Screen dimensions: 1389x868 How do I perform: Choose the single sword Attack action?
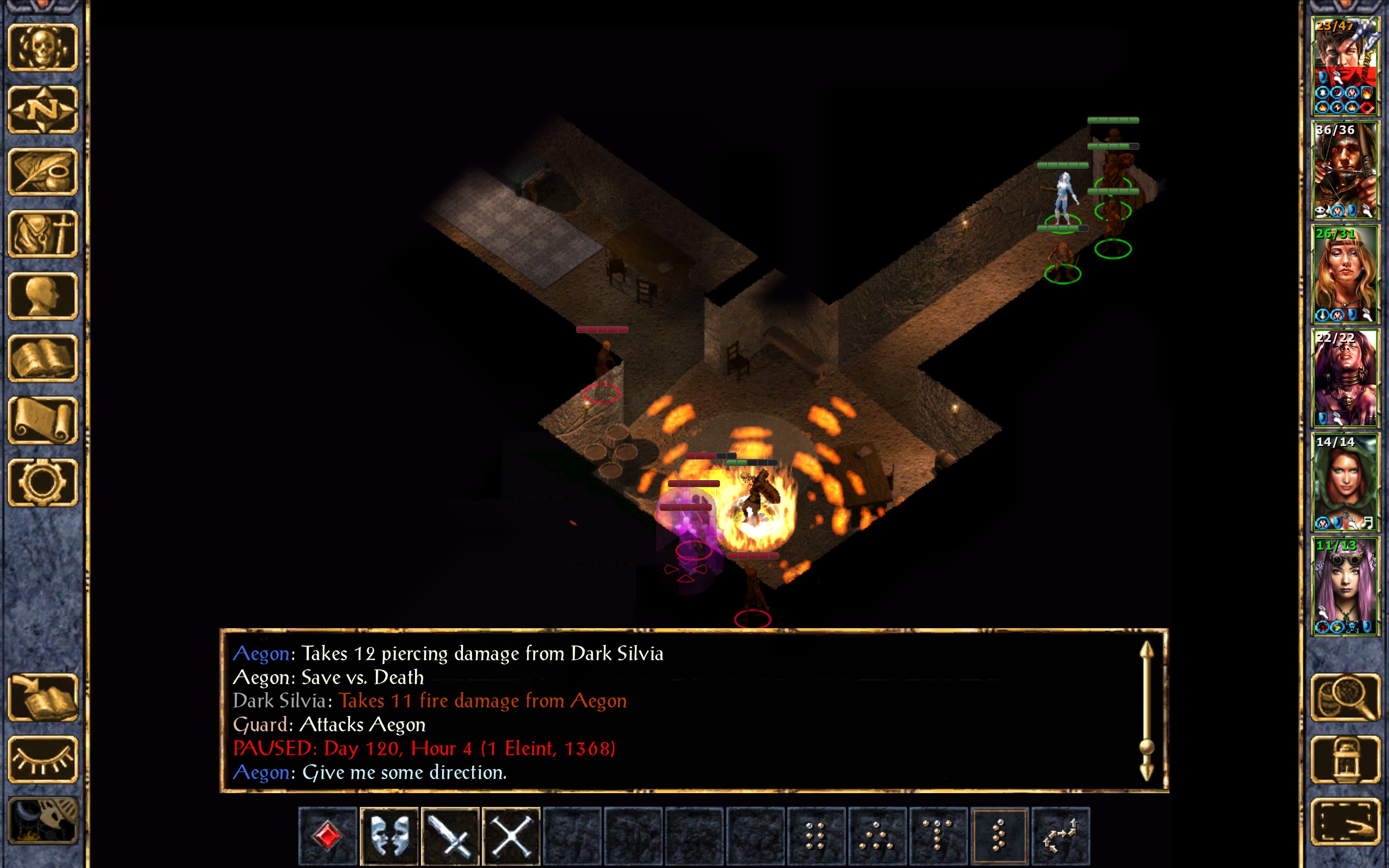tap(450, 835)
